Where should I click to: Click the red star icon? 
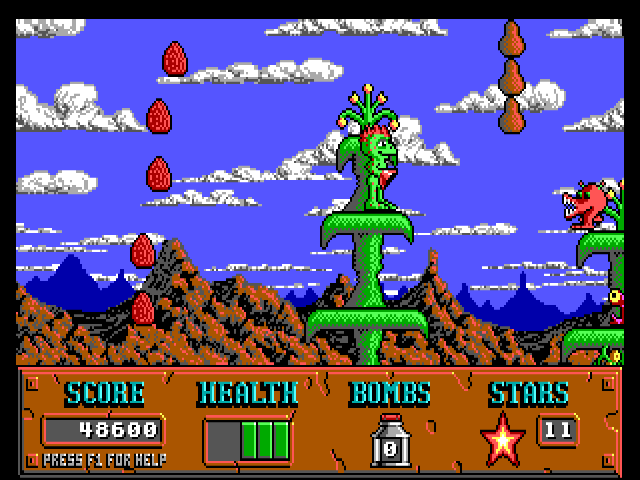503,438
